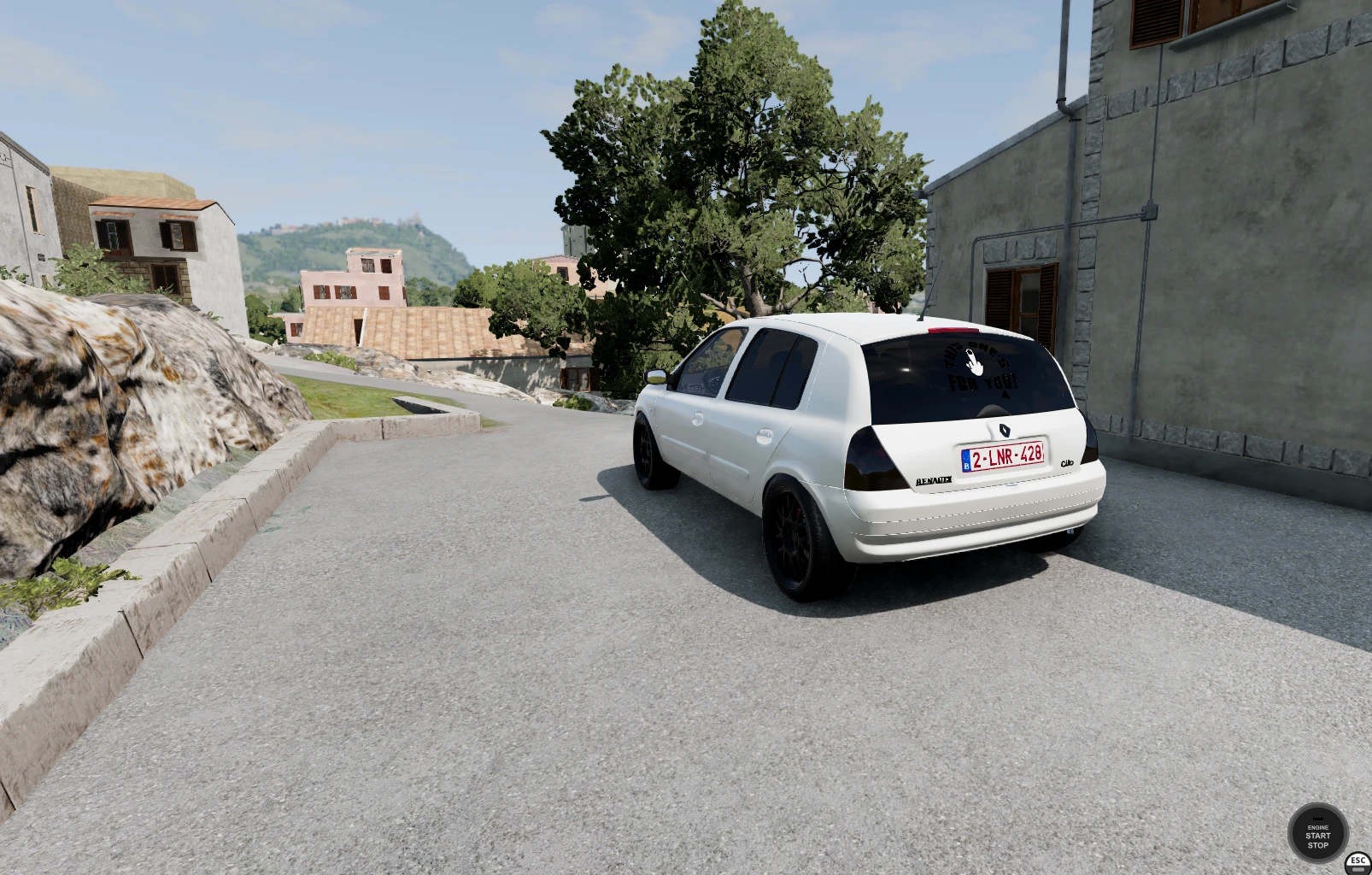Select the RENAULT lettering on the bumper
The image size is (1372, 875).
pyautogui.click(x=934, y=480)
